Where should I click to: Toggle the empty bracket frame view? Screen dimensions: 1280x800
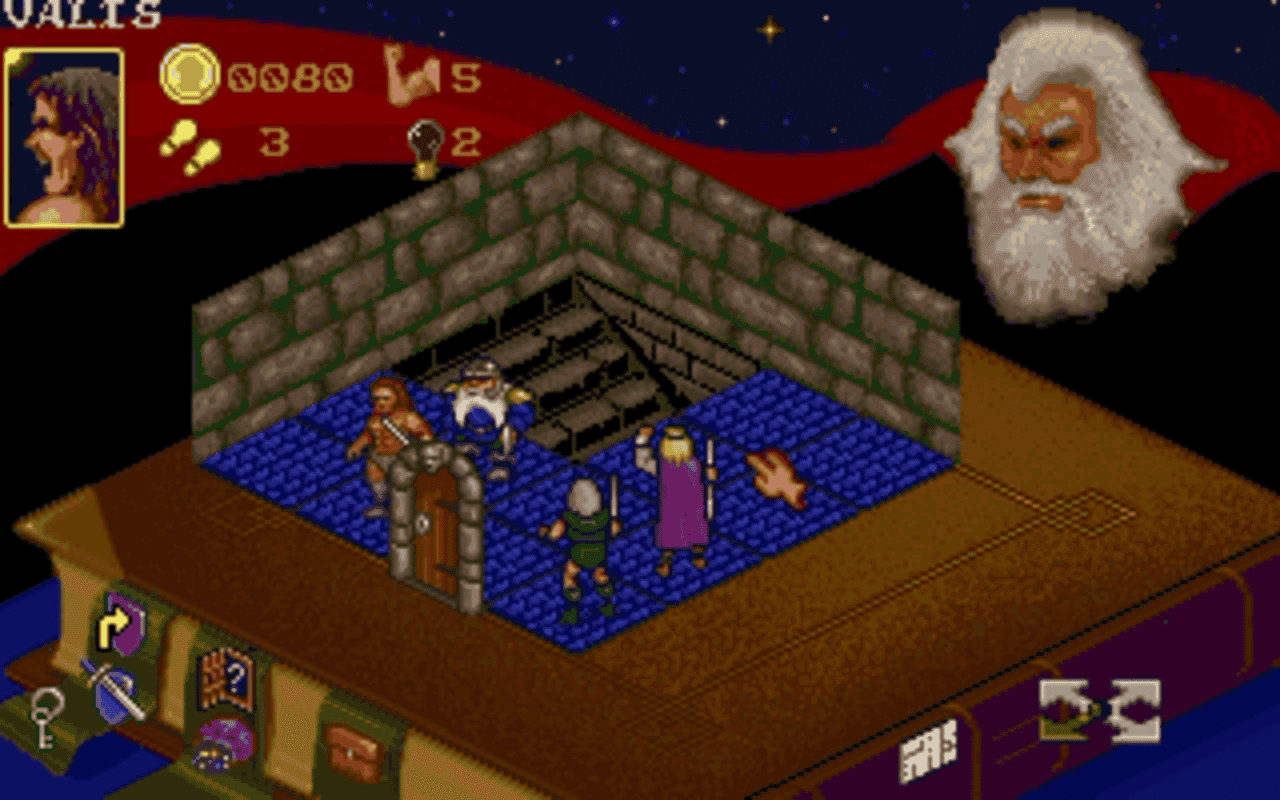1133,710
